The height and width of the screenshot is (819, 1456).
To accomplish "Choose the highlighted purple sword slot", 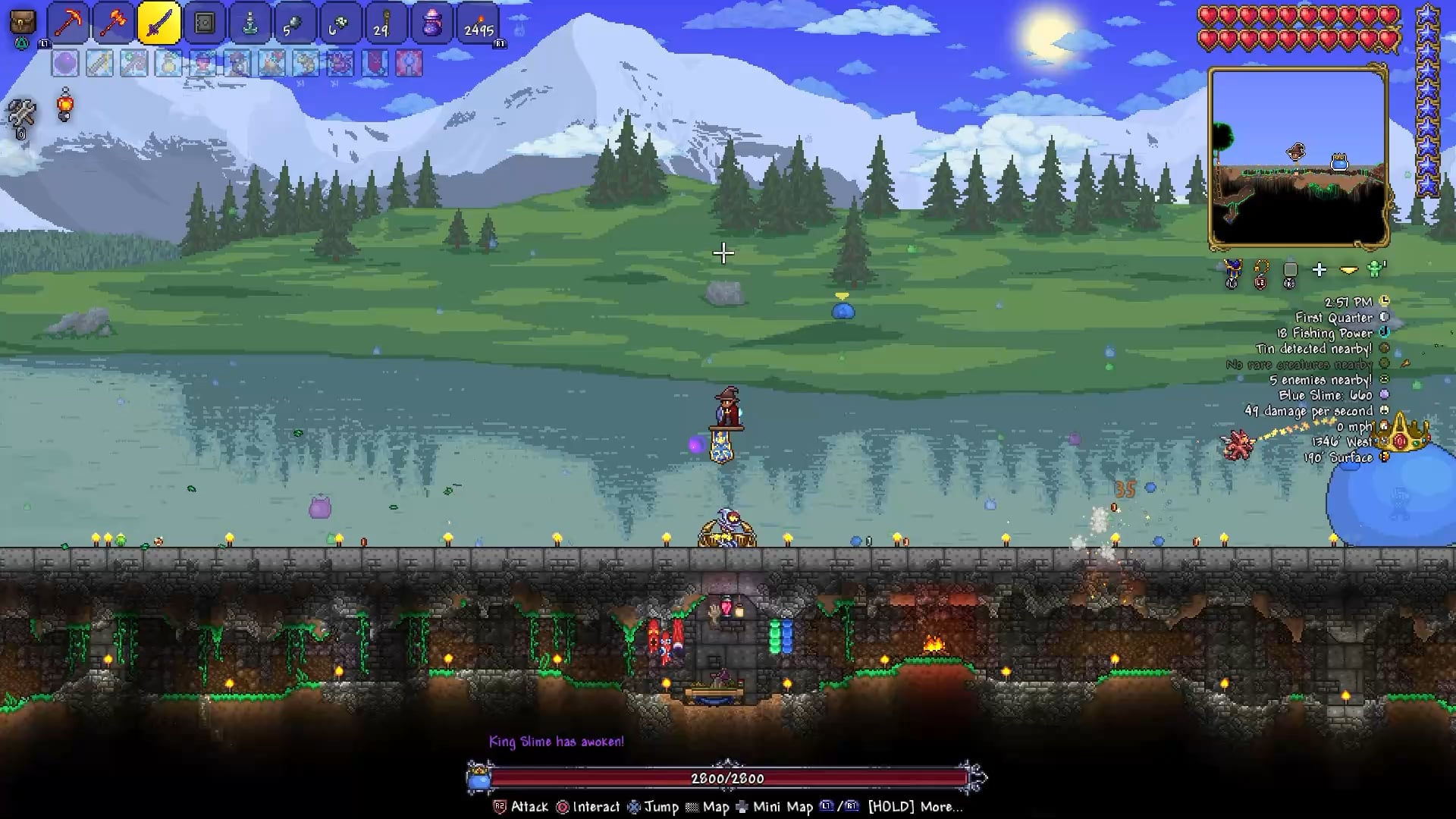I will pos(159,24).
